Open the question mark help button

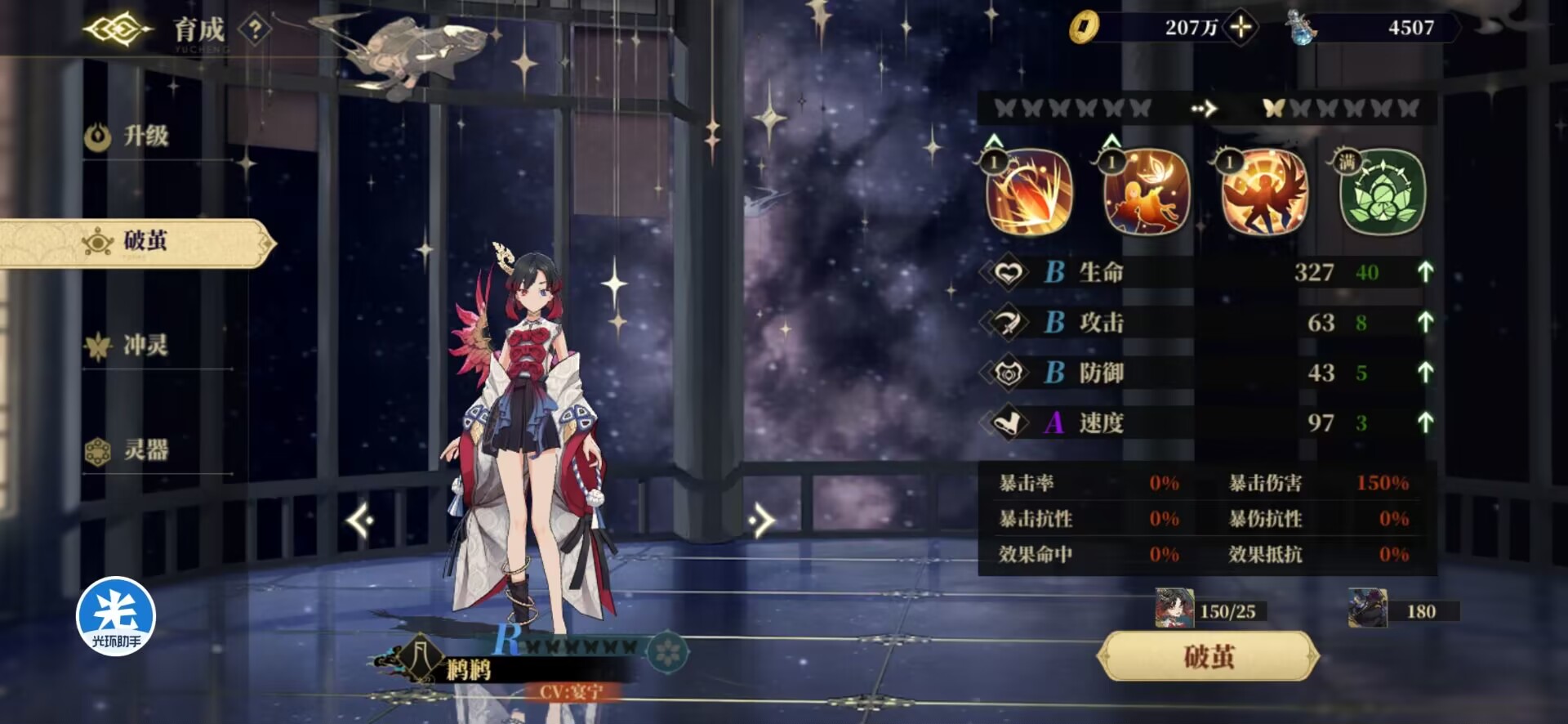point(256,30)
